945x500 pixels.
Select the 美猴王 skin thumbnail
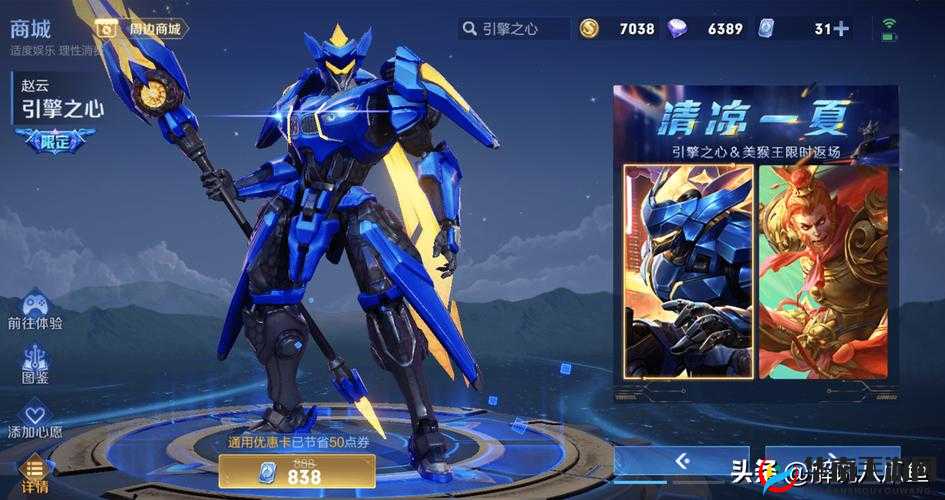coord(822,271)
